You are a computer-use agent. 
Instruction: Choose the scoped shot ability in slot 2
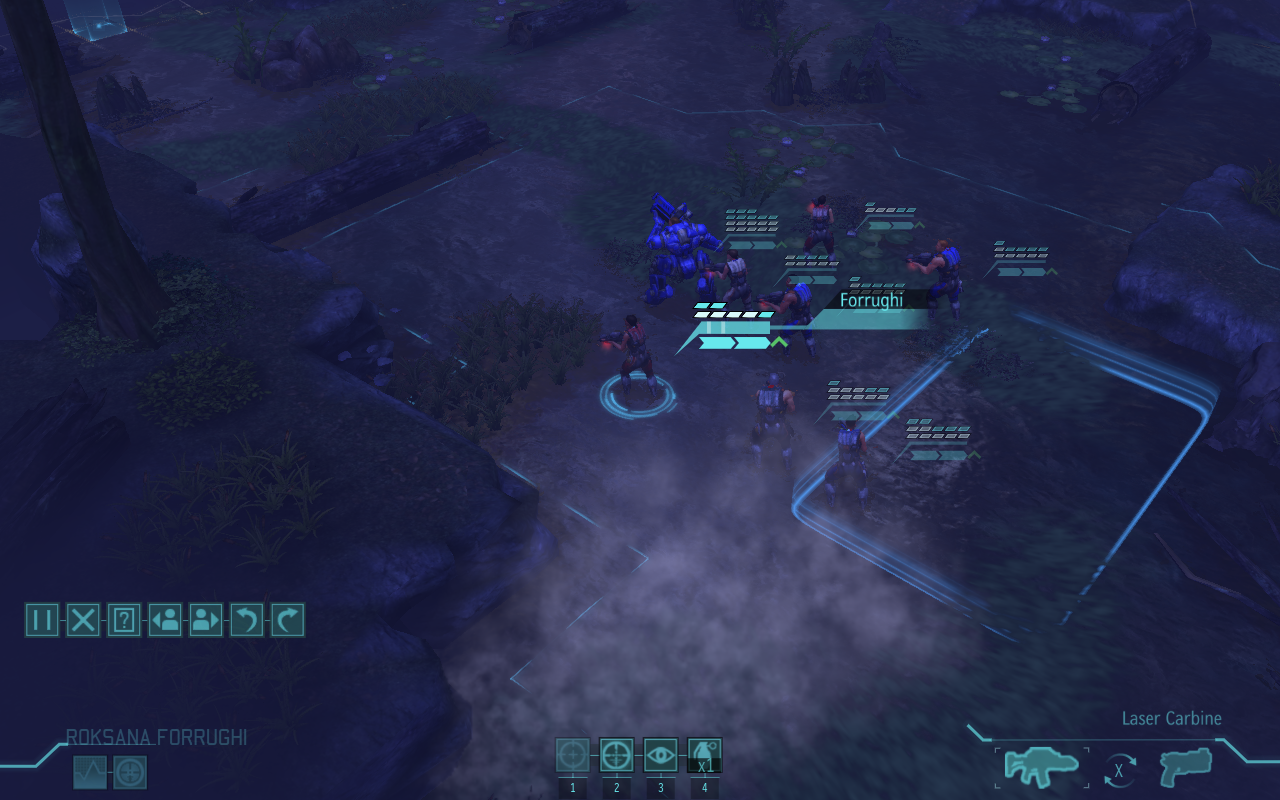(615, 756)
